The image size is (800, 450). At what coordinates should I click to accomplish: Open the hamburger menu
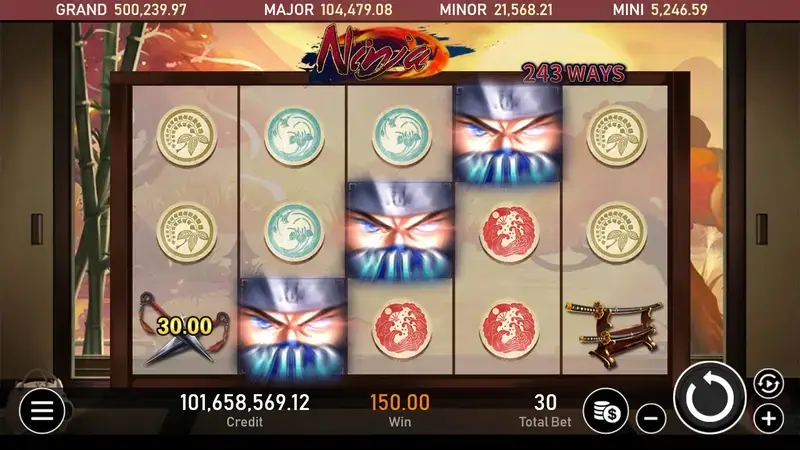42,409
